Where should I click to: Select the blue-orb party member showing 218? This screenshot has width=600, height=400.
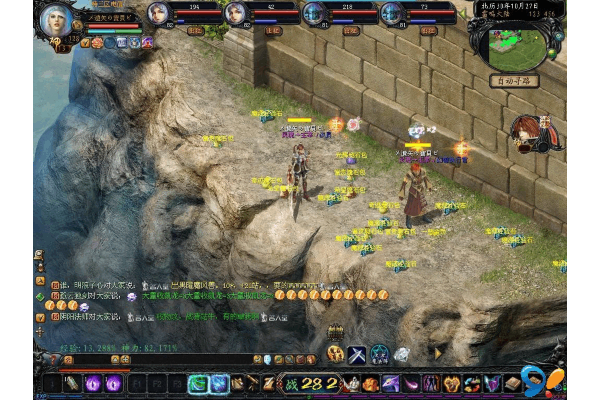pyautogui.click(x=313, y=14)
